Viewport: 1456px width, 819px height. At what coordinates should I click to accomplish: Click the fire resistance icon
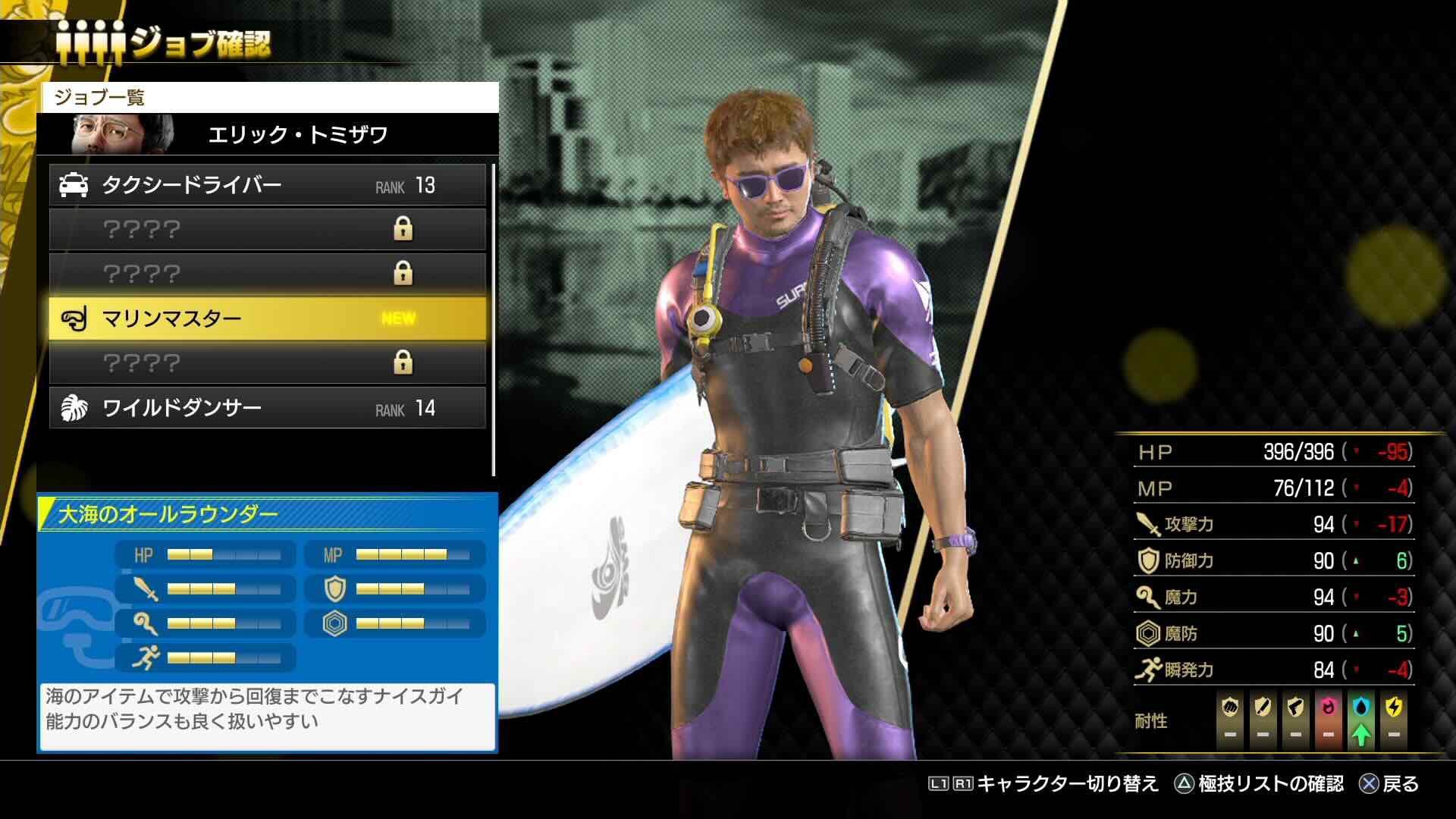click(x=1328, y=708)
